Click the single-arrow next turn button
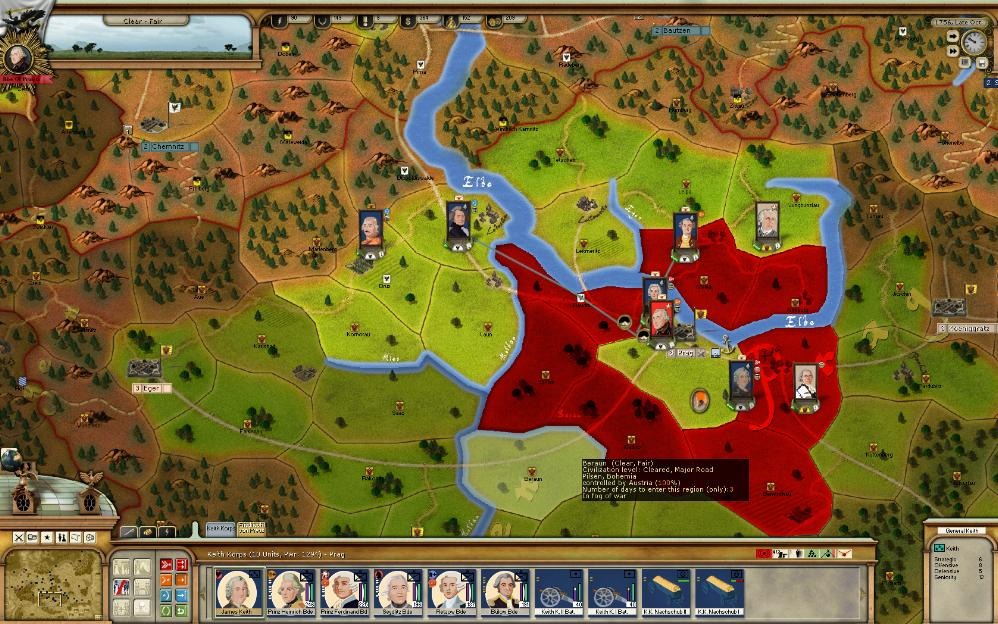998x624 pixels. coord(952,36)
